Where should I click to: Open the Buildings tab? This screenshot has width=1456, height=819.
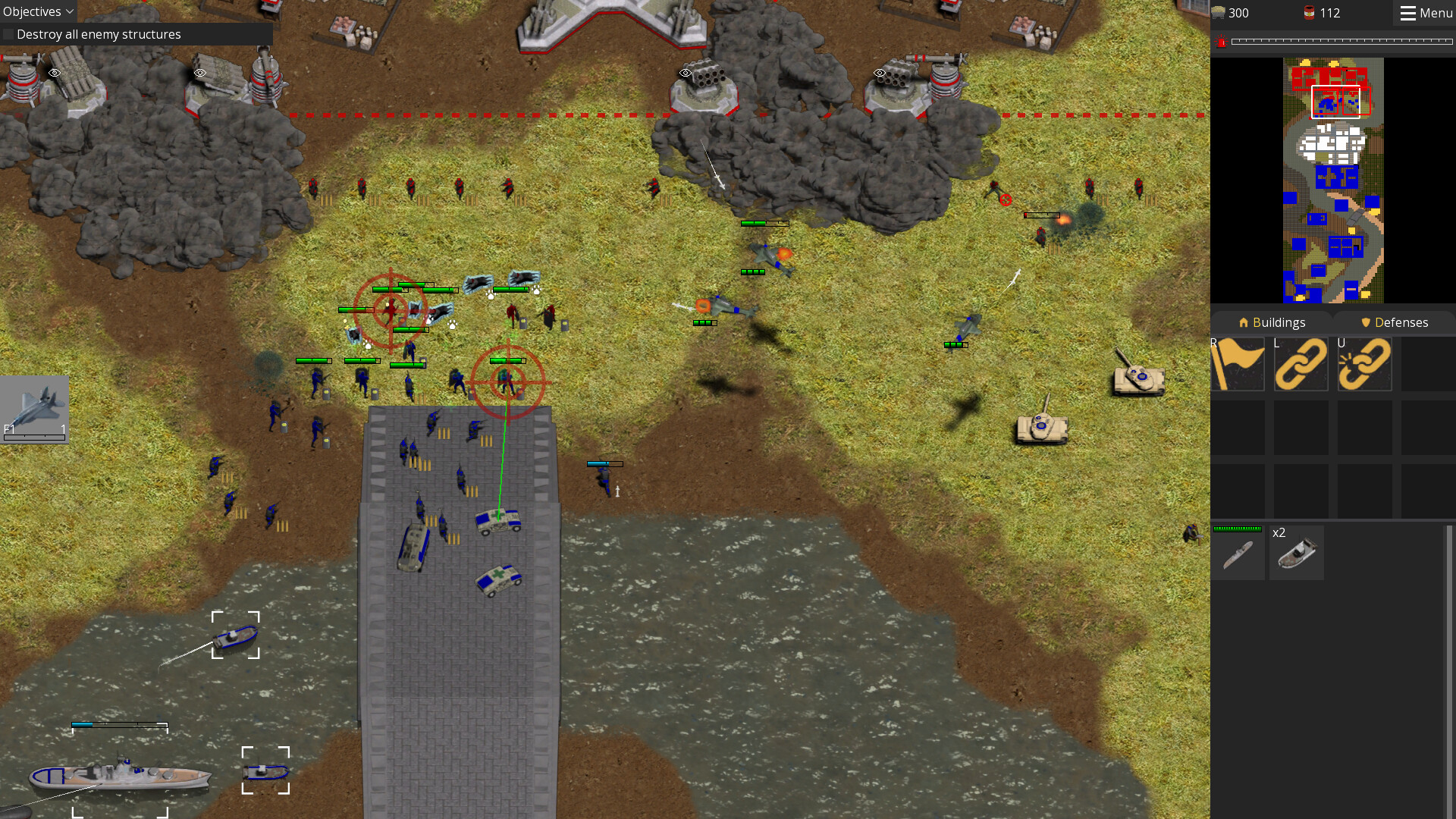[x=1272, y=322]
